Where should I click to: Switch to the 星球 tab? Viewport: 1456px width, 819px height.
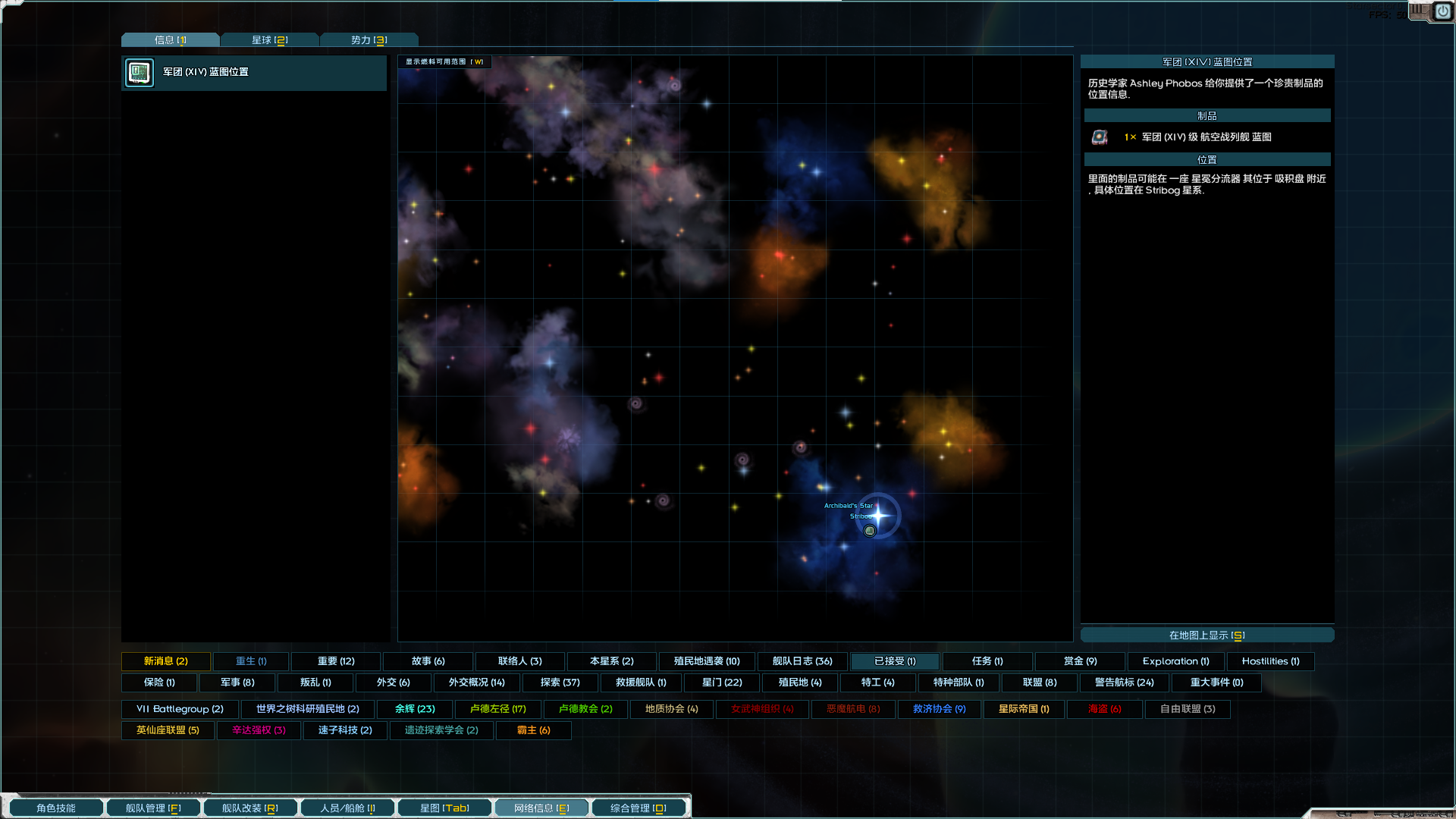269,40
